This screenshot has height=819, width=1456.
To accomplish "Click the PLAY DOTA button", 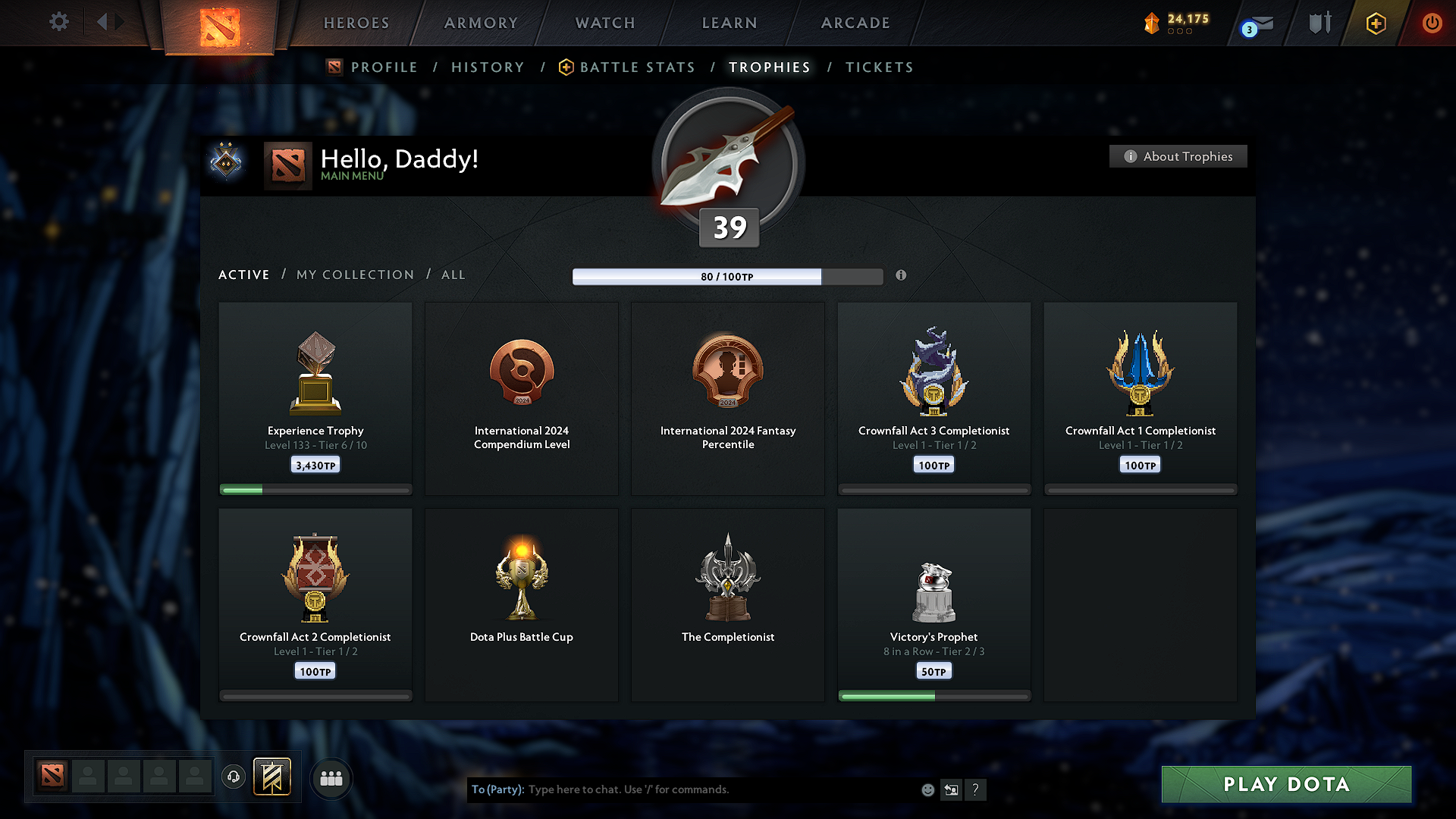I will 1286,784.
